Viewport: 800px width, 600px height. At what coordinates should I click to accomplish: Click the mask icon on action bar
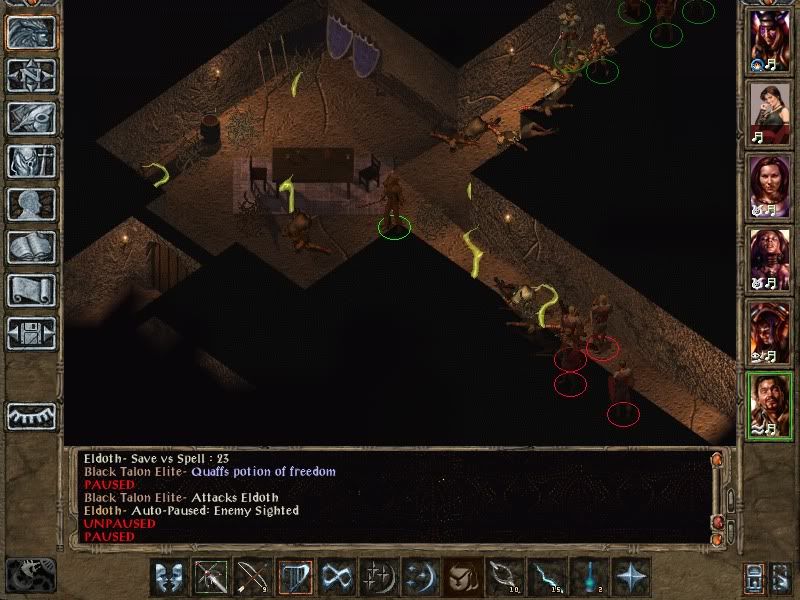[170, 577]
